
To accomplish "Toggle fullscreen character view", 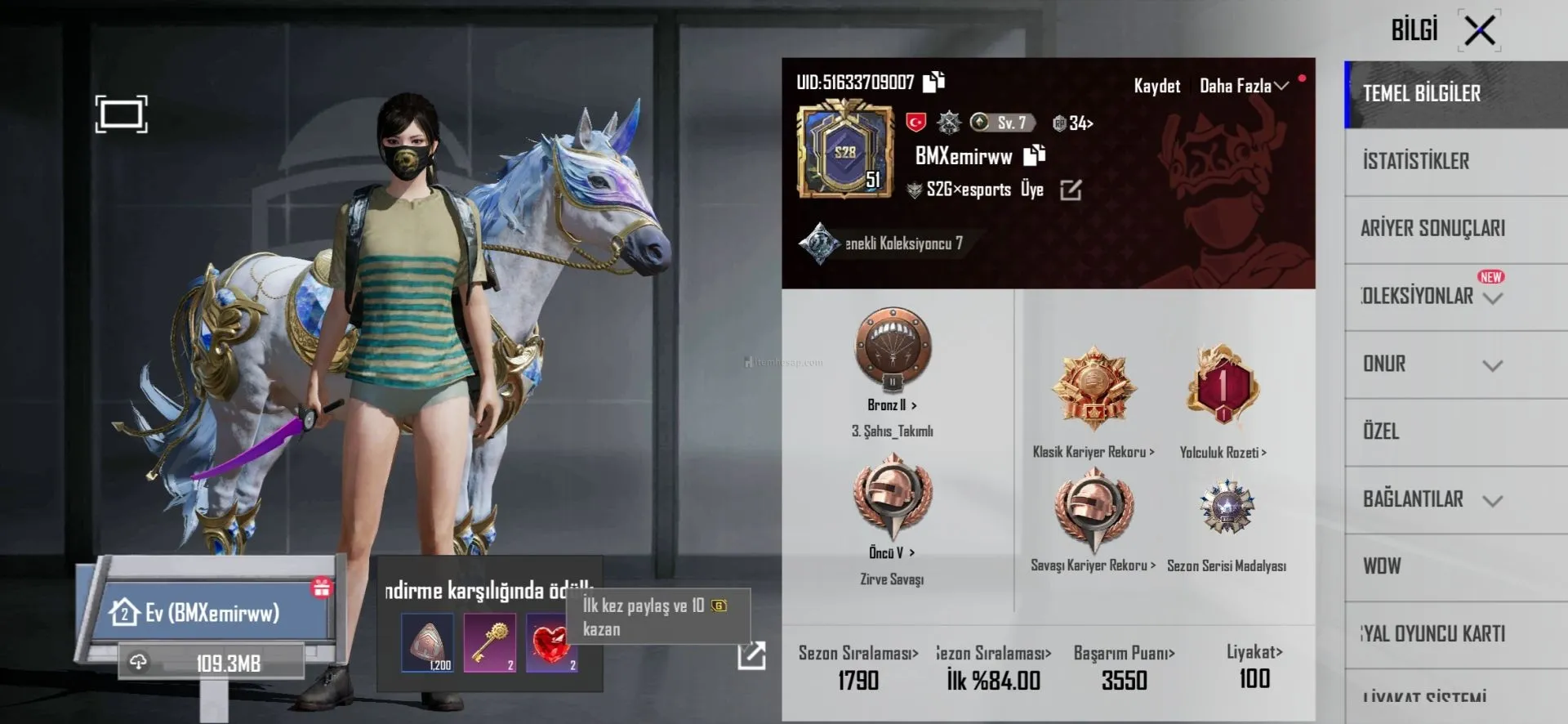I will (x=121, y=114).
